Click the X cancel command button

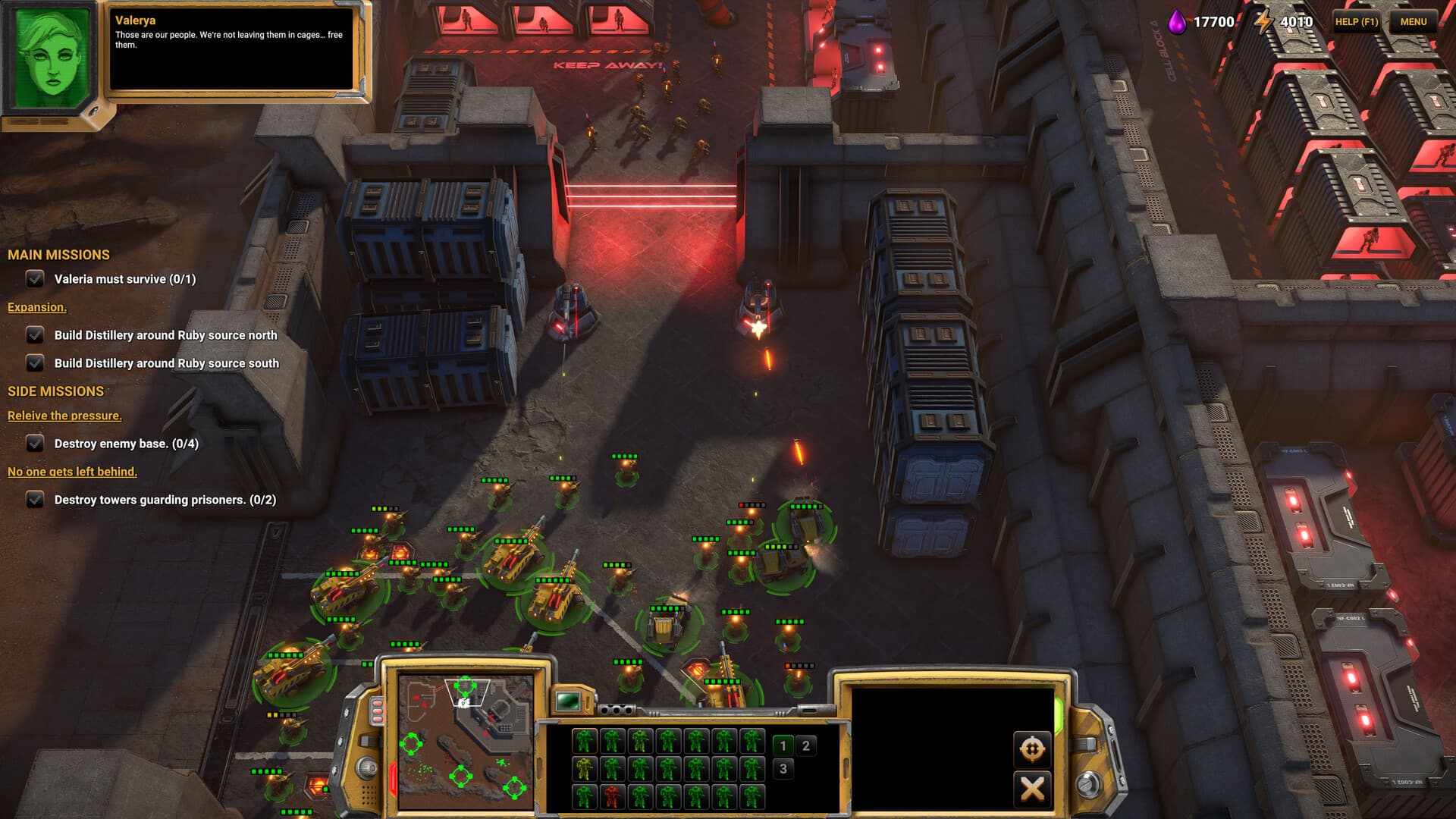1031,789
